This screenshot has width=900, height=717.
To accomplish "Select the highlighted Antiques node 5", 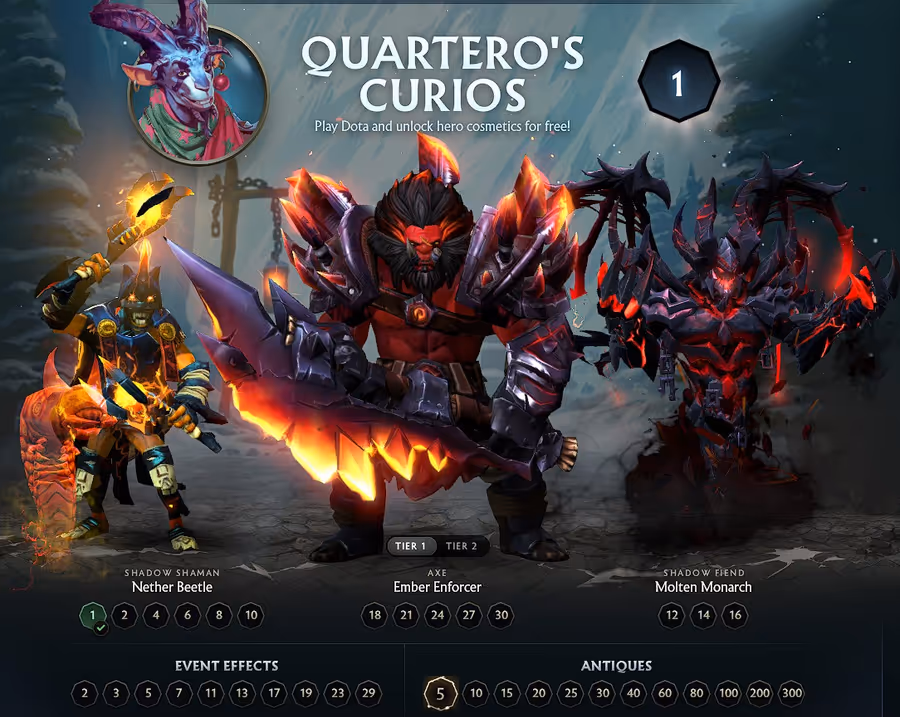I will pyautogui.click(x=440, y=693).
